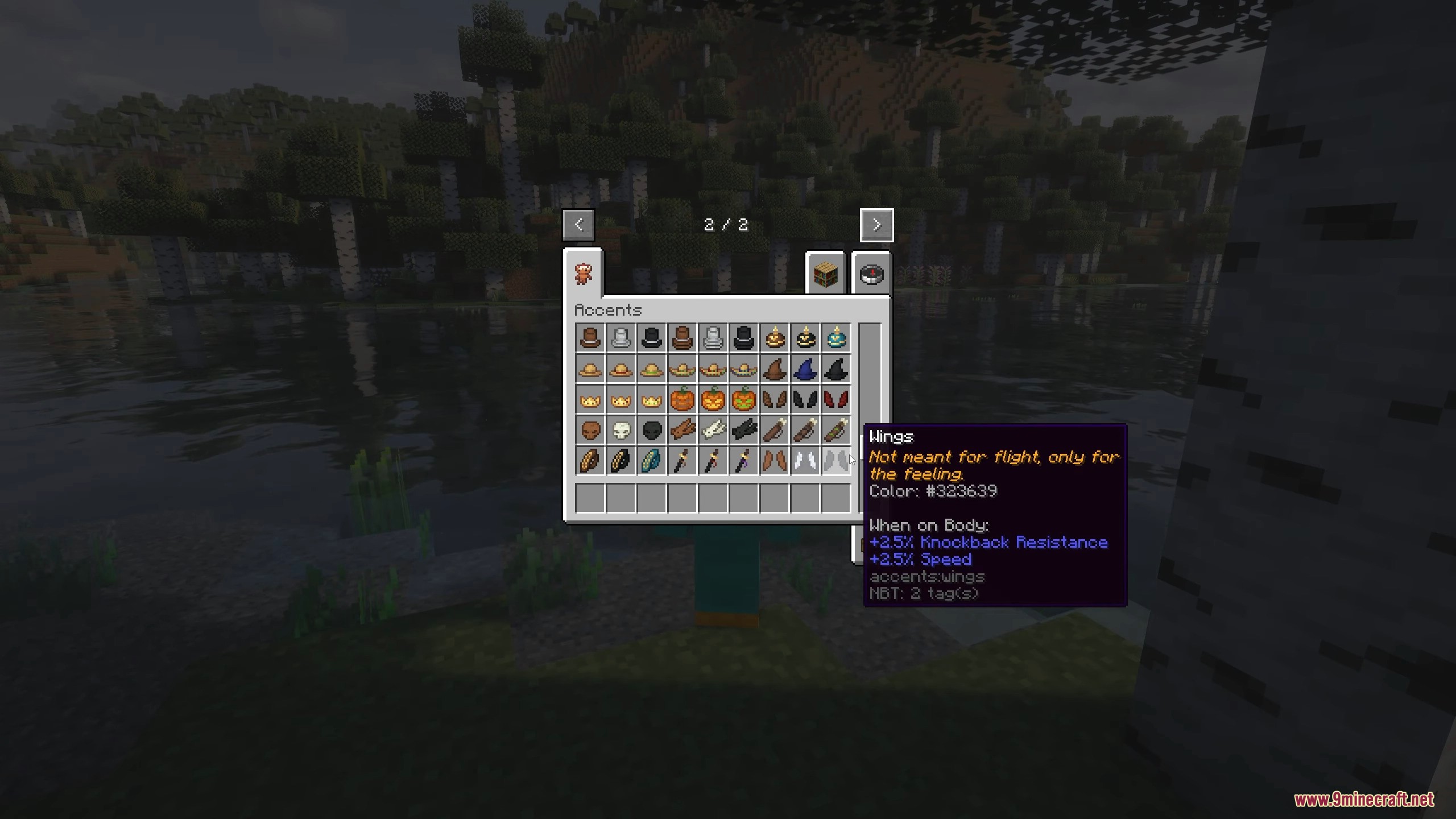Grab the quiver with green band
Screen dimensions: 1456x819
click(x=835, y=431)
